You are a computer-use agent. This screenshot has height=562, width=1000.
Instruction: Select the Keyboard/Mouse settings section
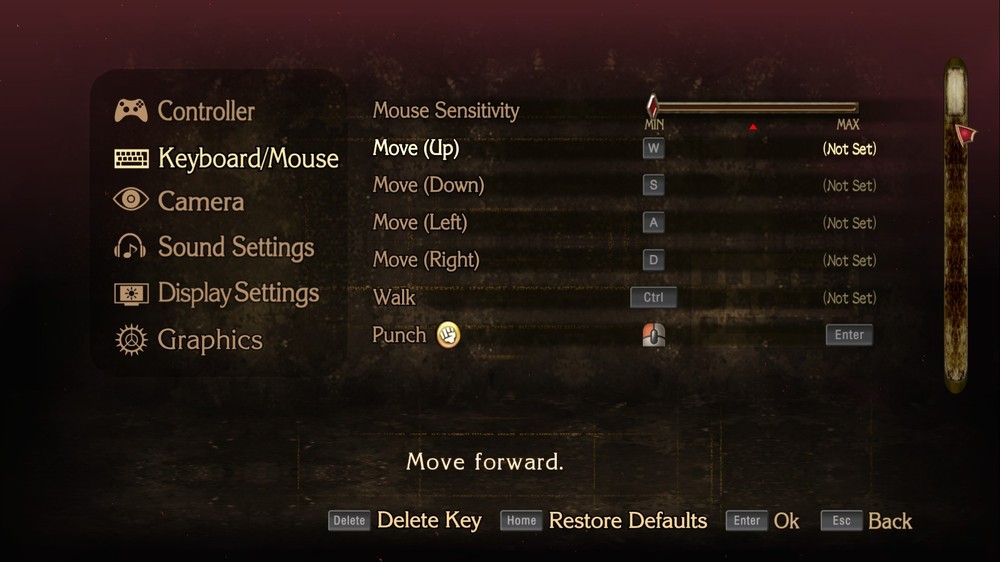pyautogui.click(x=247, y=158)
